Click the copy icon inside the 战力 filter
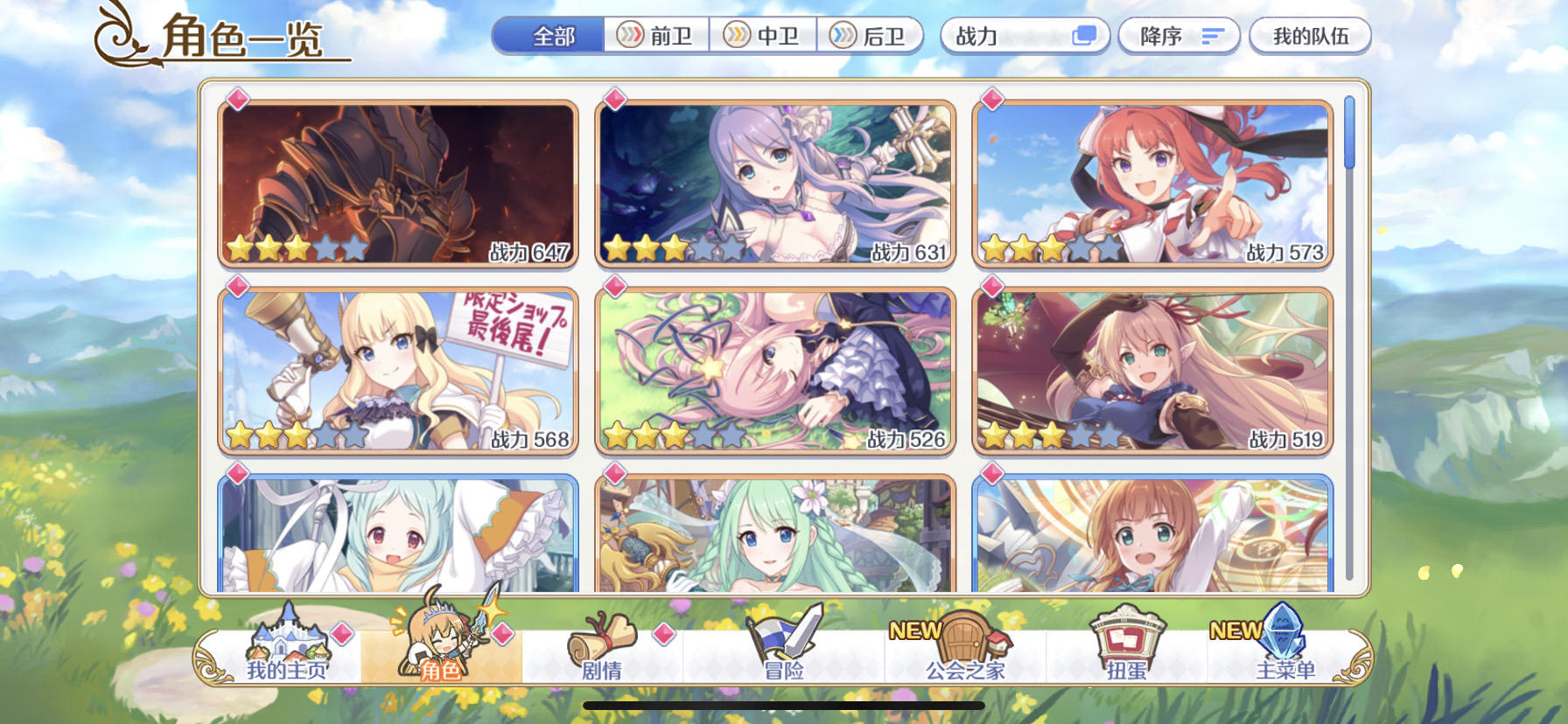This screenshot has height=724, width=1568. pos(1085,36)
